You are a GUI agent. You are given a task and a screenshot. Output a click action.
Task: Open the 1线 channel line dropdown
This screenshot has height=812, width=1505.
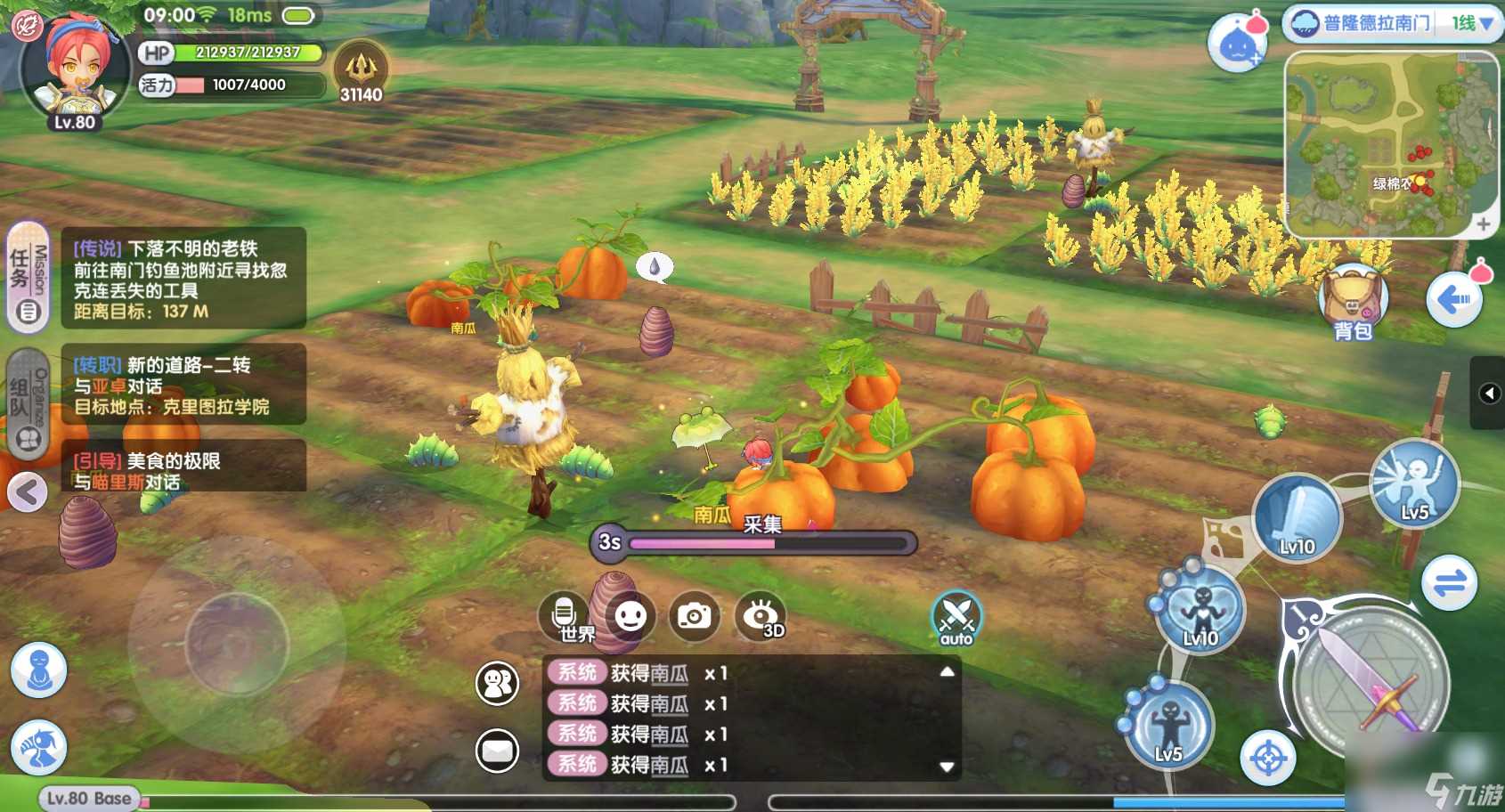pos(1473,24)
